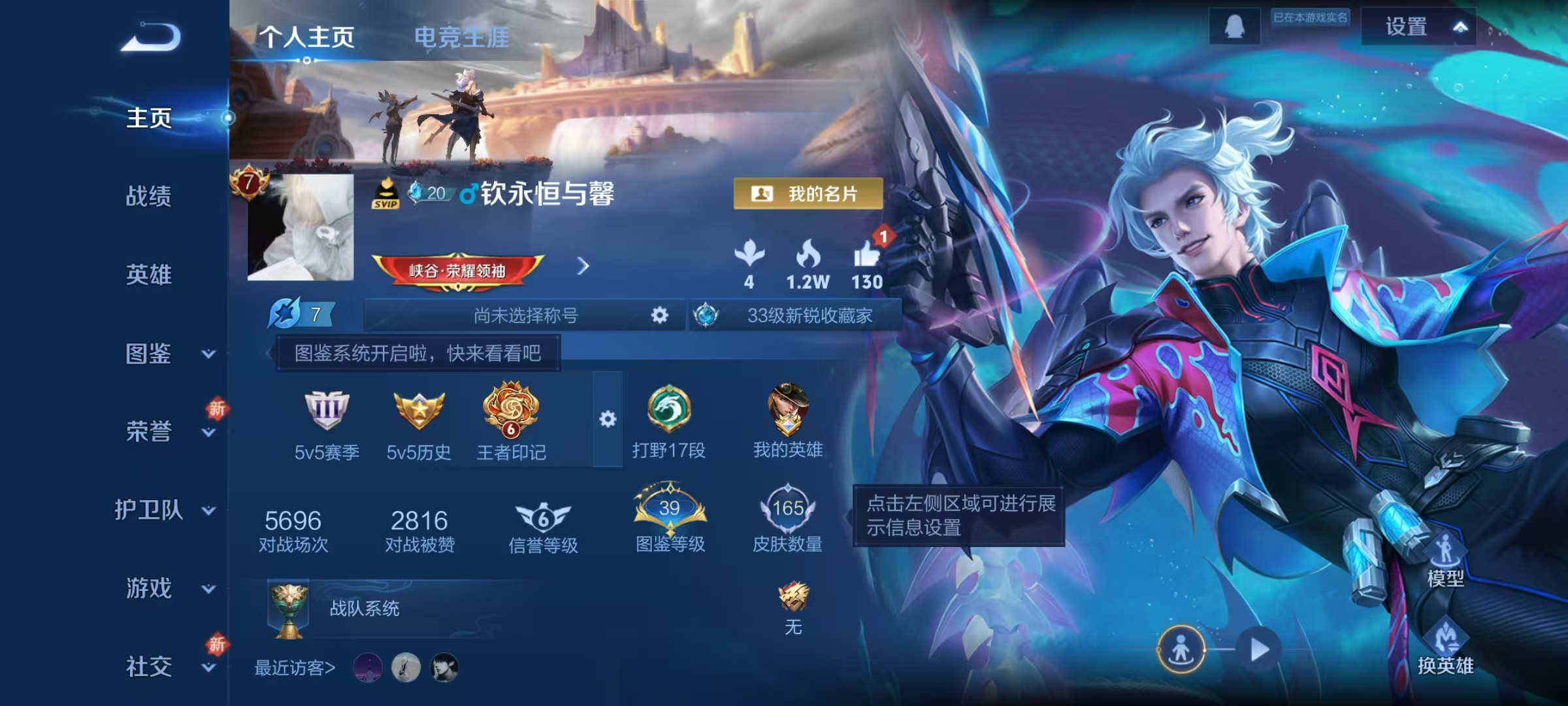This screenshot has width=1568, height=706.
Task: Open the QQ customer service penguin icon
Action: [1235, 26]
